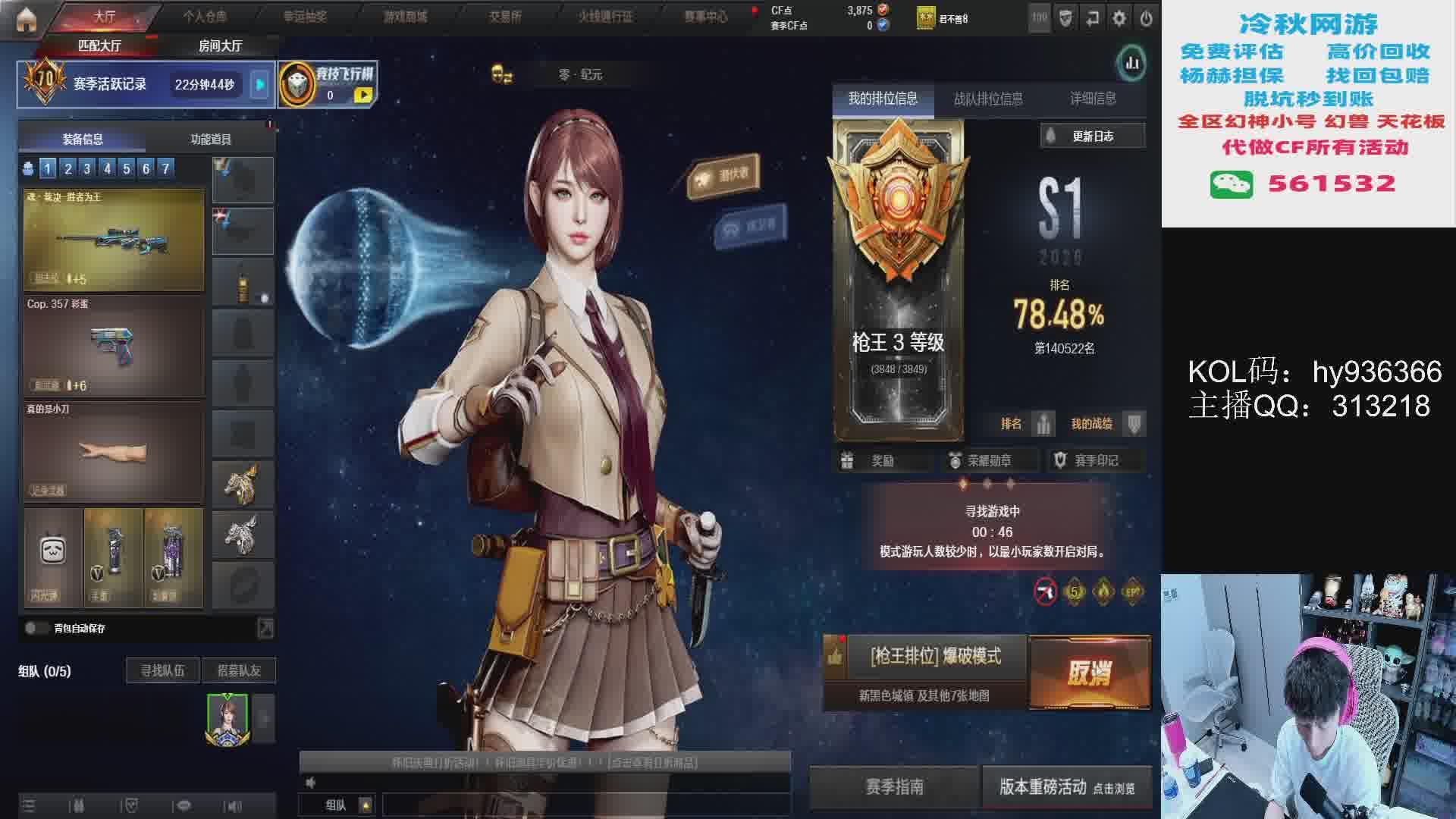Show the 奖励 rewards panel
This screenshot has height=819, width=1456.
(x=882, y=460)
